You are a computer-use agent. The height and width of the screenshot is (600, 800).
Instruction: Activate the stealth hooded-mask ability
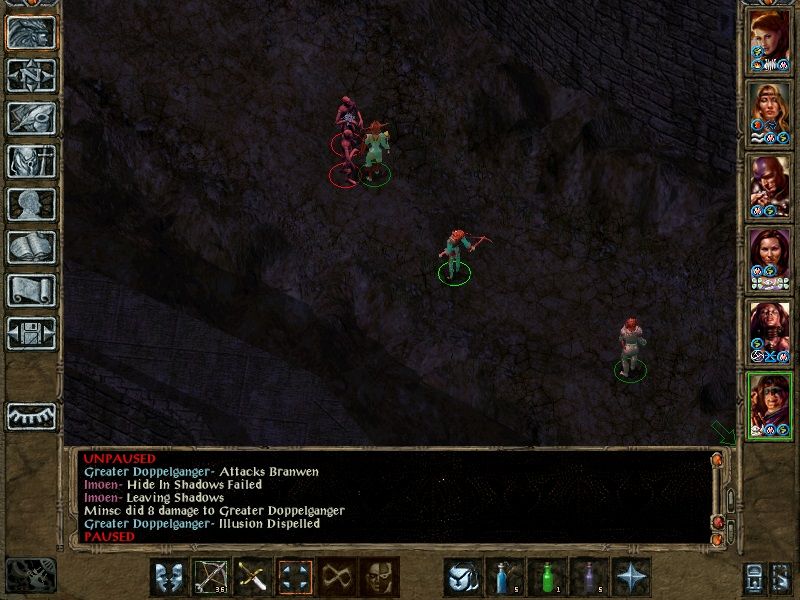pyautogui.click(x=379, y=577)
